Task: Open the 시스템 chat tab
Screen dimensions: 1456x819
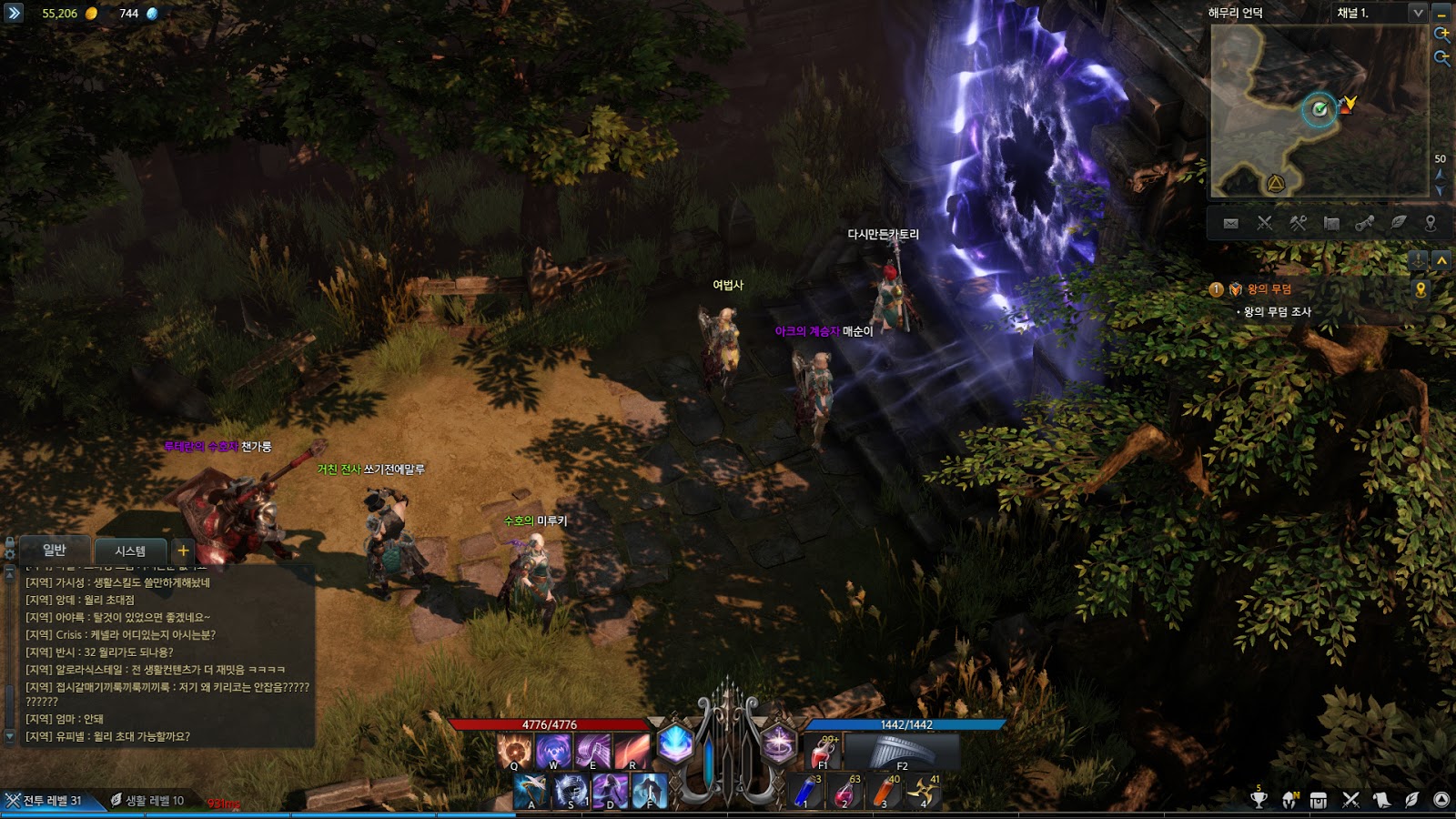Action: (x=130, y=551)
